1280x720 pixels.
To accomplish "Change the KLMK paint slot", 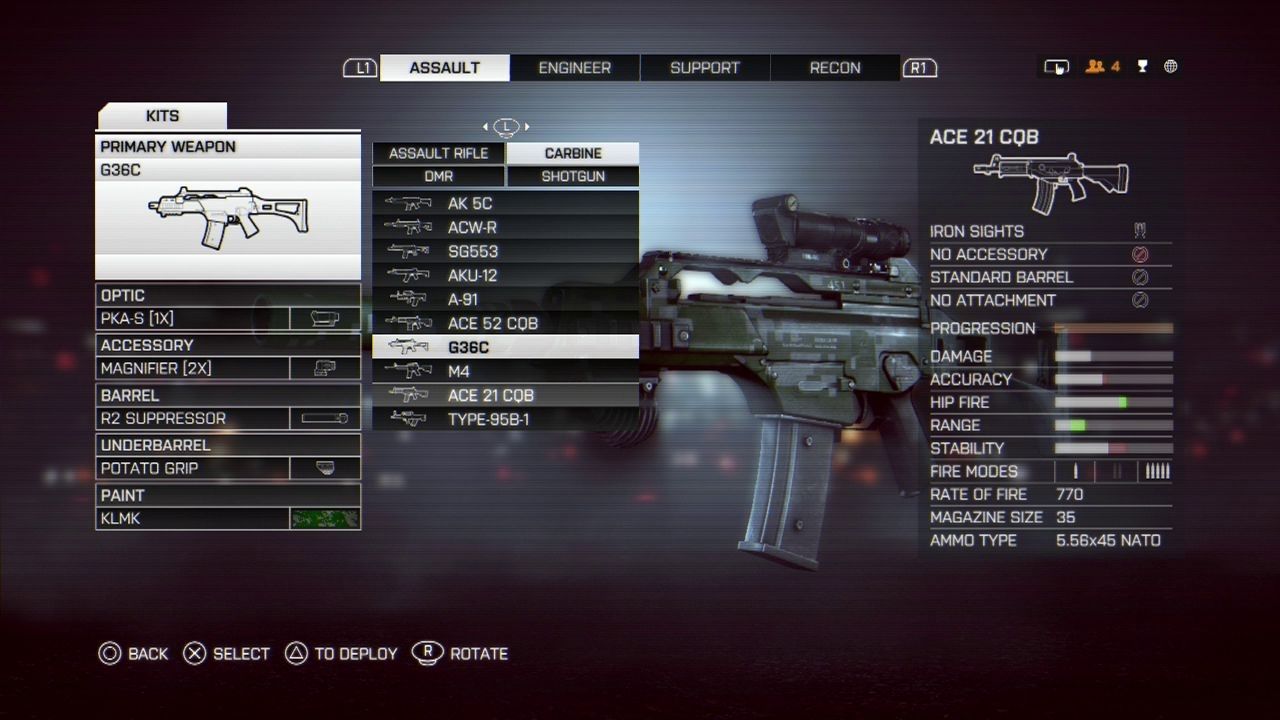I will tap(228, 518).
